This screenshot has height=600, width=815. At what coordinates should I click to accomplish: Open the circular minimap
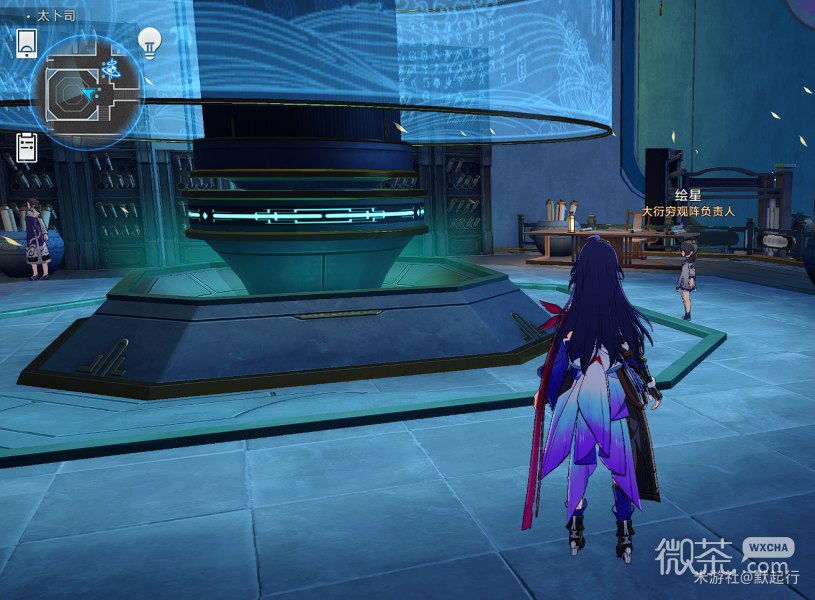coord(86,92)
